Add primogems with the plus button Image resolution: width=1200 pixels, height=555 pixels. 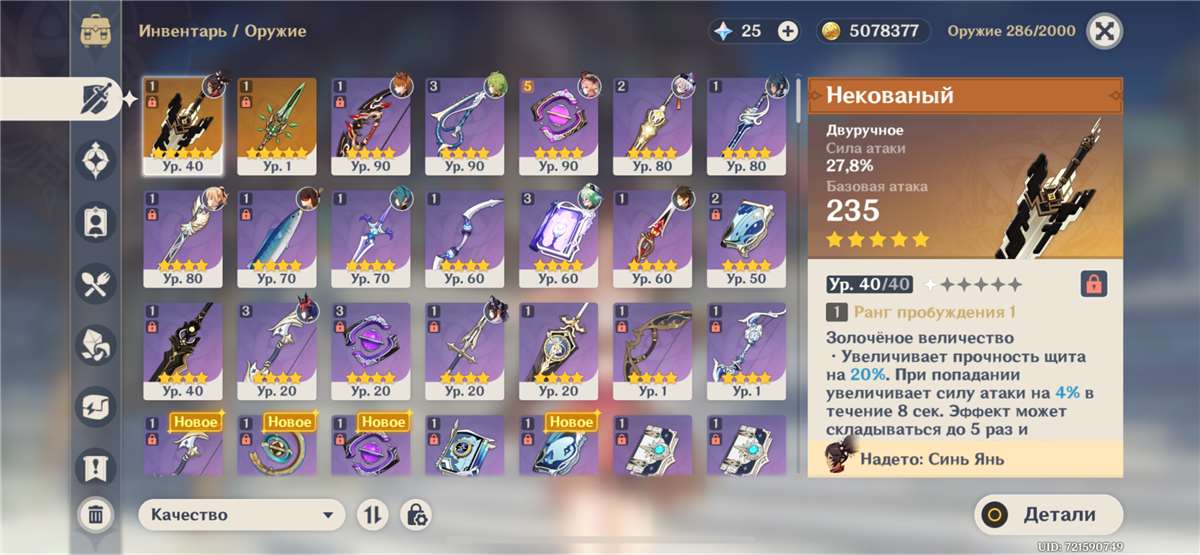pos(788,31)
